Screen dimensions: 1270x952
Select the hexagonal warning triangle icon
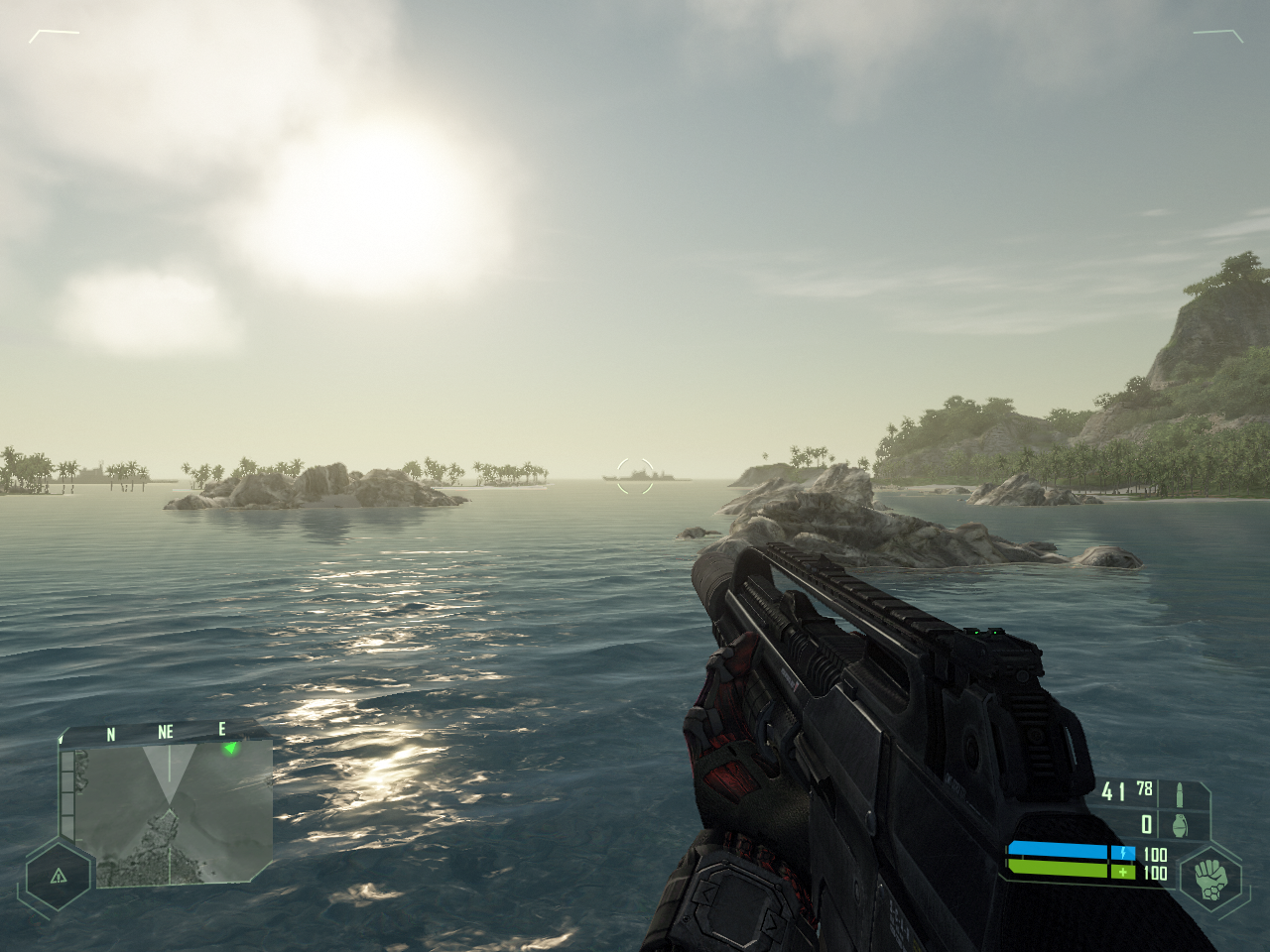[58, 876]
